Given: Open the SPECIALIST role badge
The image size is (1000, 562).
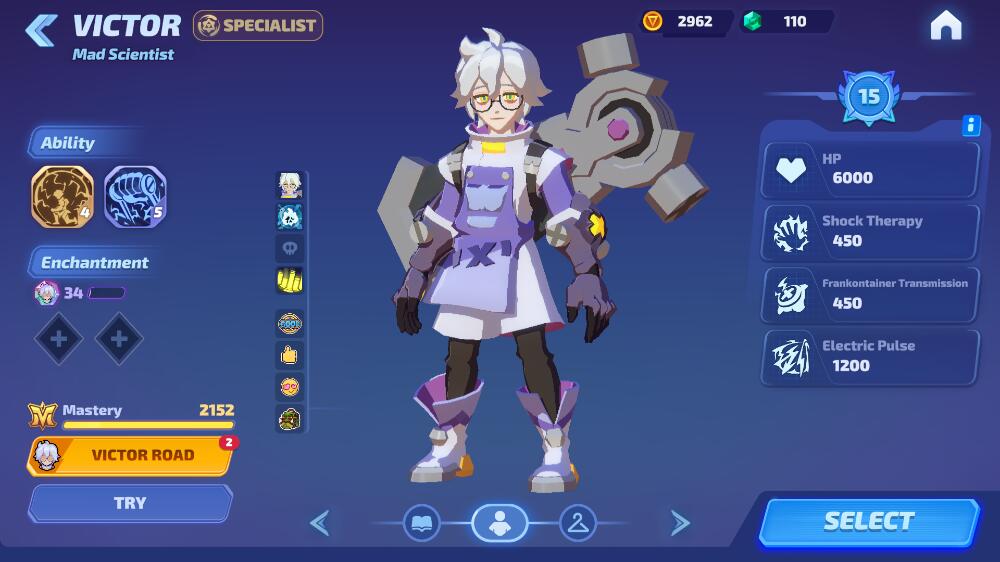Looking at the screenshot, I should (x=258, y=25).
